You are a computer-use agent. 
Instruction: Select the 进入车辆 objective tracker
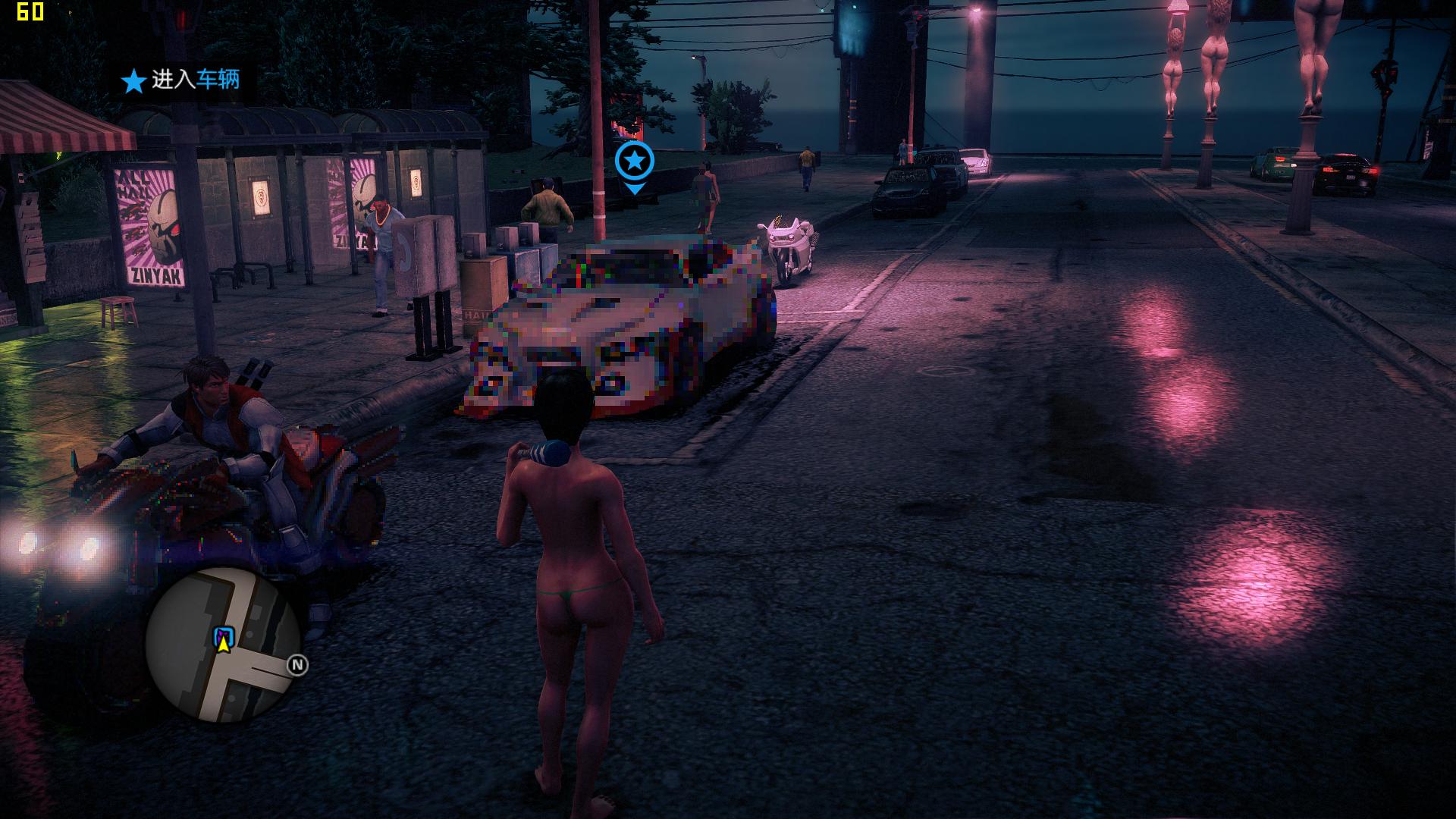tap(183, 80)
